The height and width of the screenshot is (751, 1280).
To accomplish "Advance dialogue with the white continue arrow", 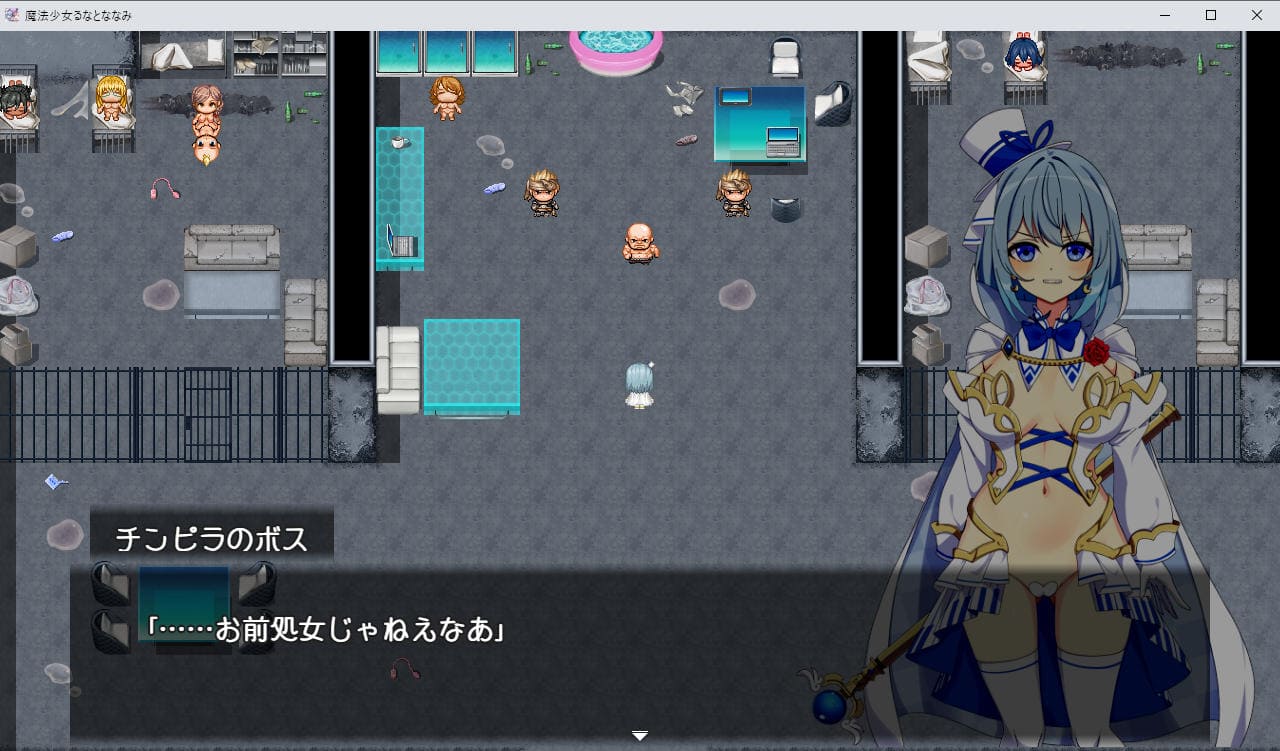I will (x=640, y=736).
